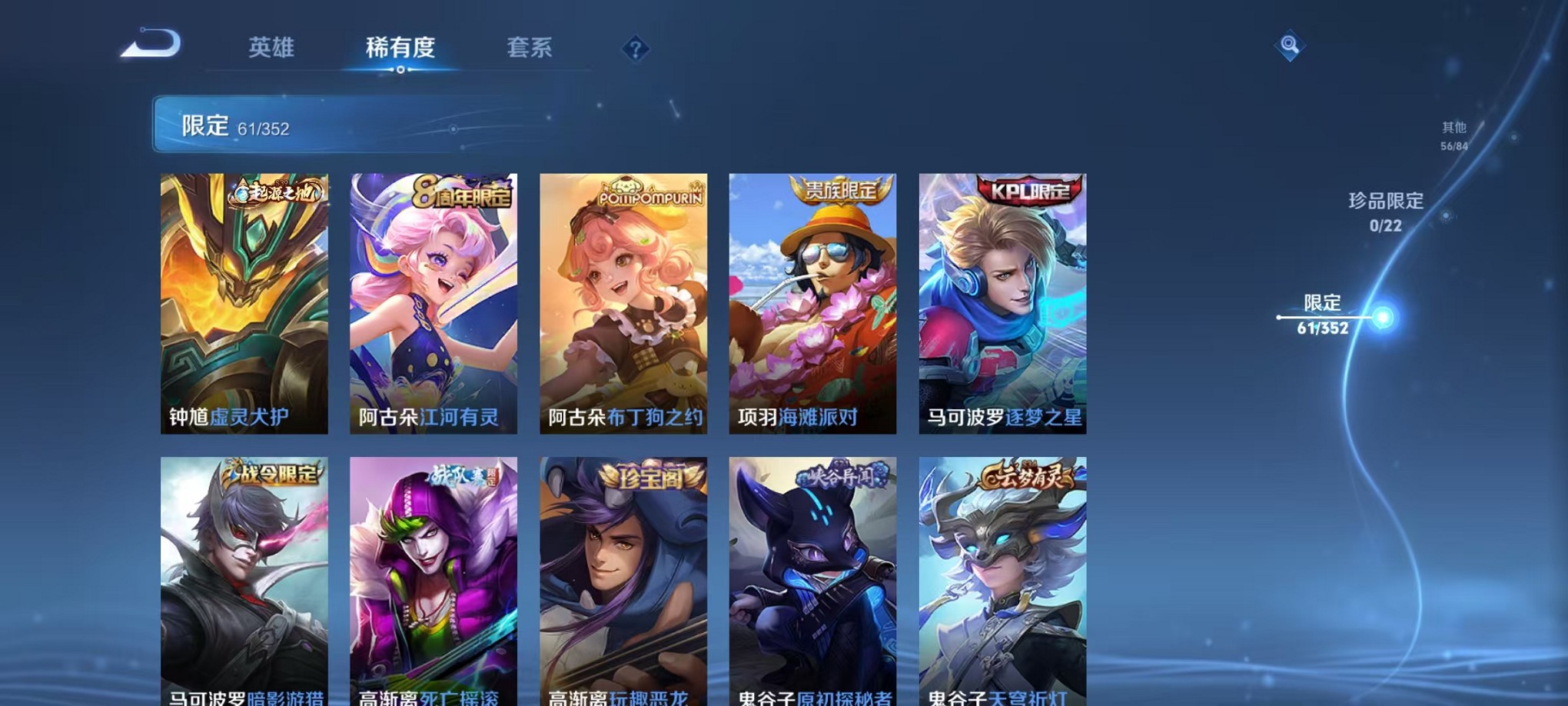Select the 项羽海滩派对 skin card
The width and height of the screenshot is (1568, 706).
(x=812, y=304)
